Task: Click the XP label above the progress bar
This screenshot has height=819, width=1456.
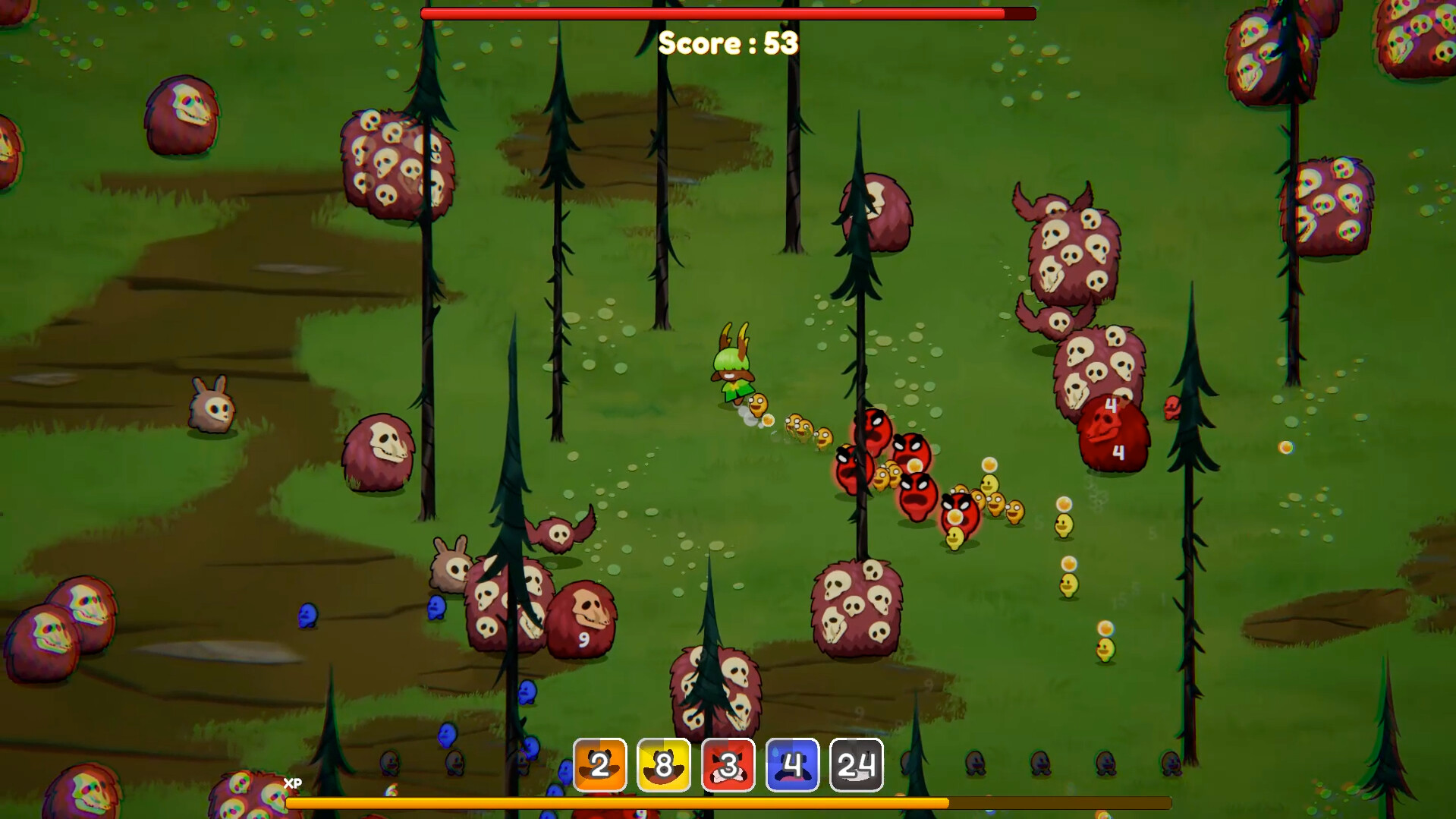Action: (292, 781)
